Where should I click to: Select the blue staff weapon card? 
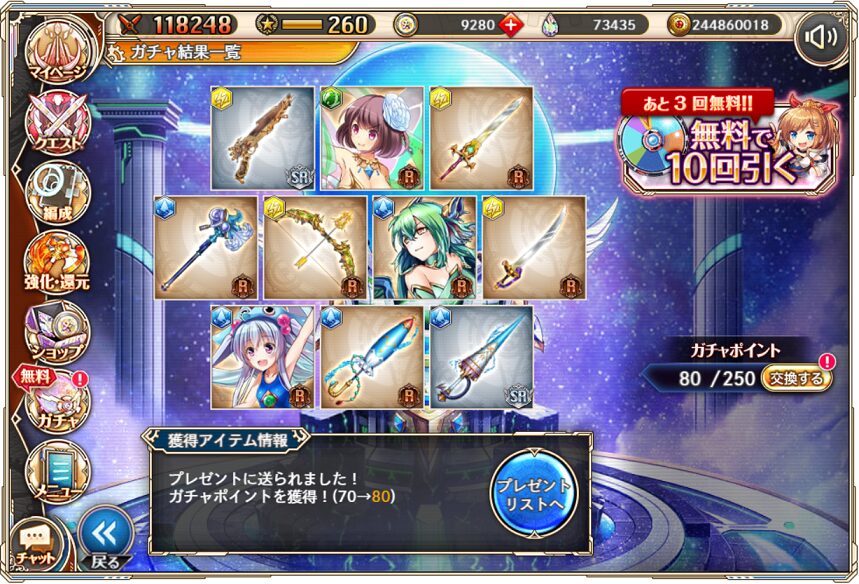(x=206, y=247)
